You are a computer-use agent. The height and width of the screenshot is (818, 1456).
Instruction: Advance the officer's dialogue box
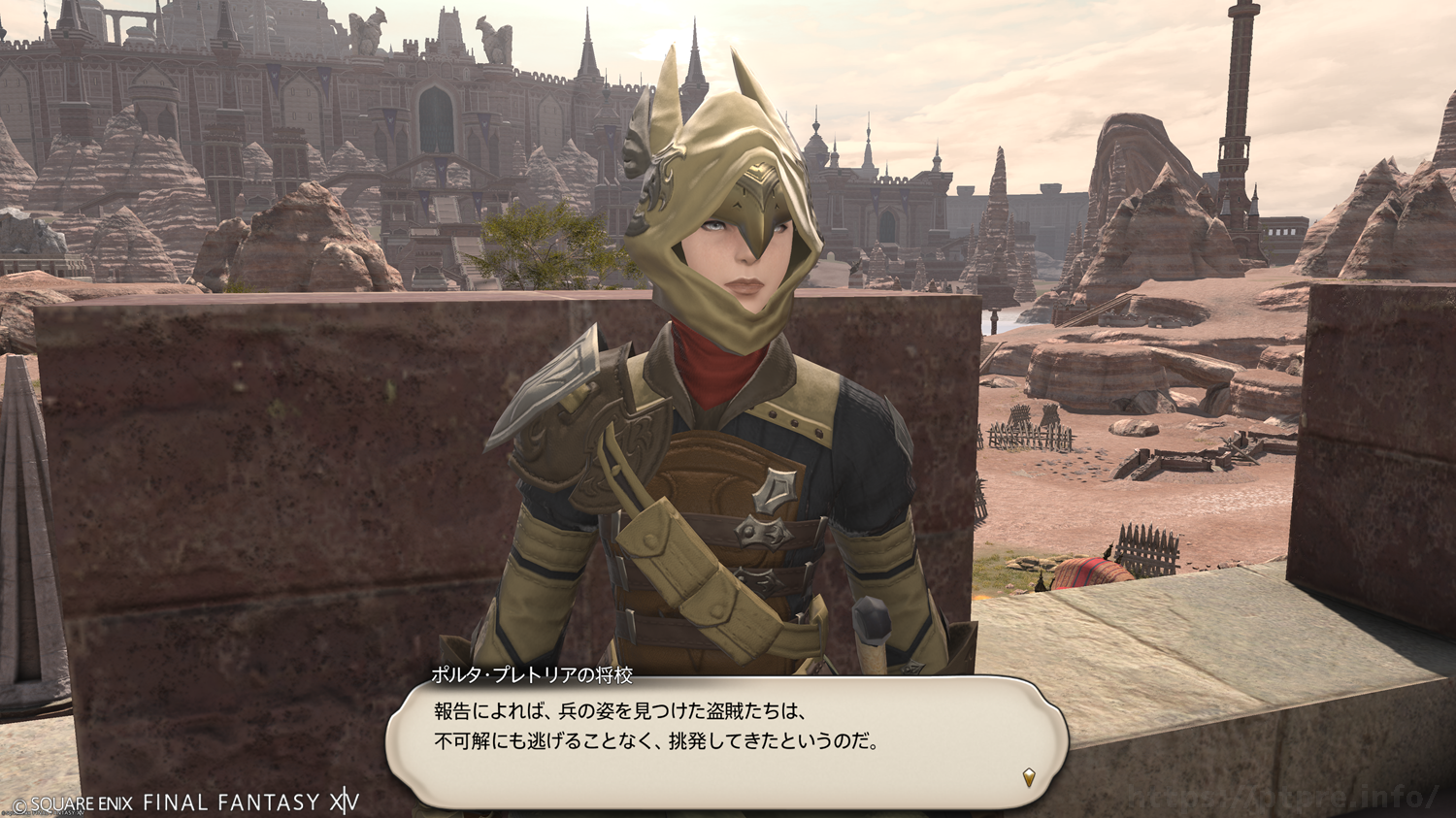tap(726, 742)
